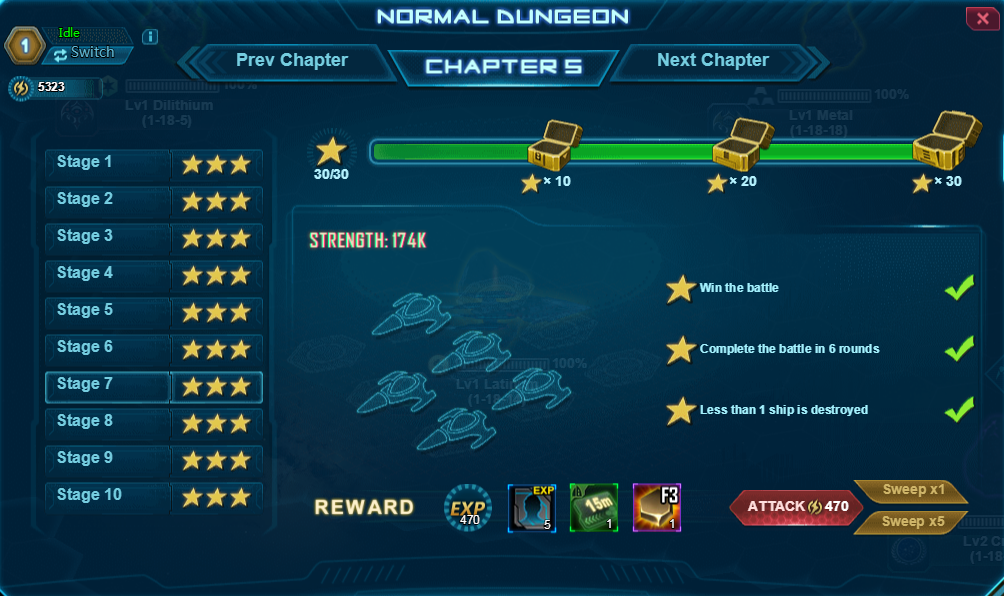Use Sweep x1

[x=909, y=492]
